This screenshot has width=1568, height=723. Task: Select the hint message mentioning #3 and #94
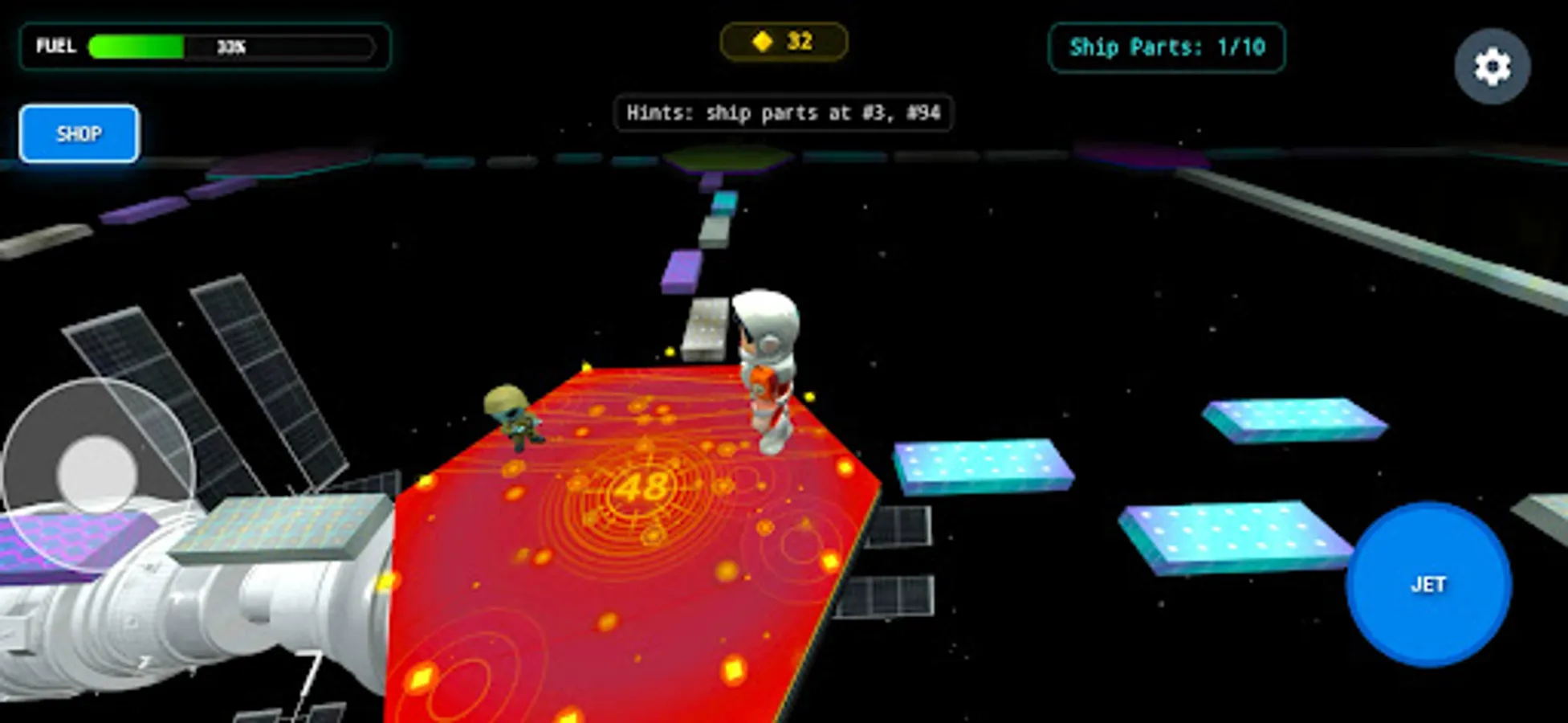(783, 114)
